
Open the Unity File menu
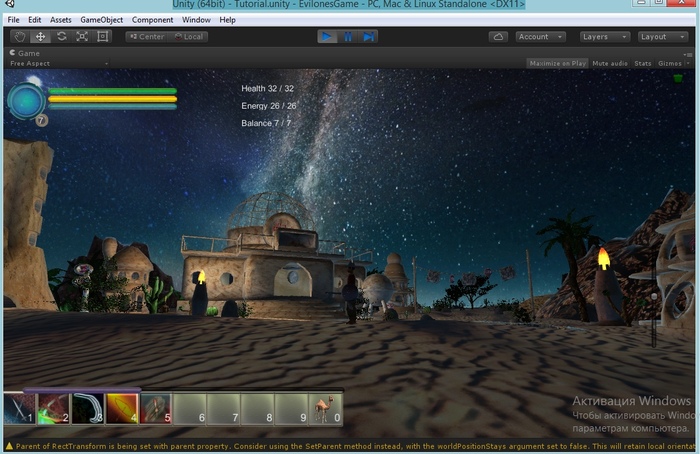coord(13,20)
